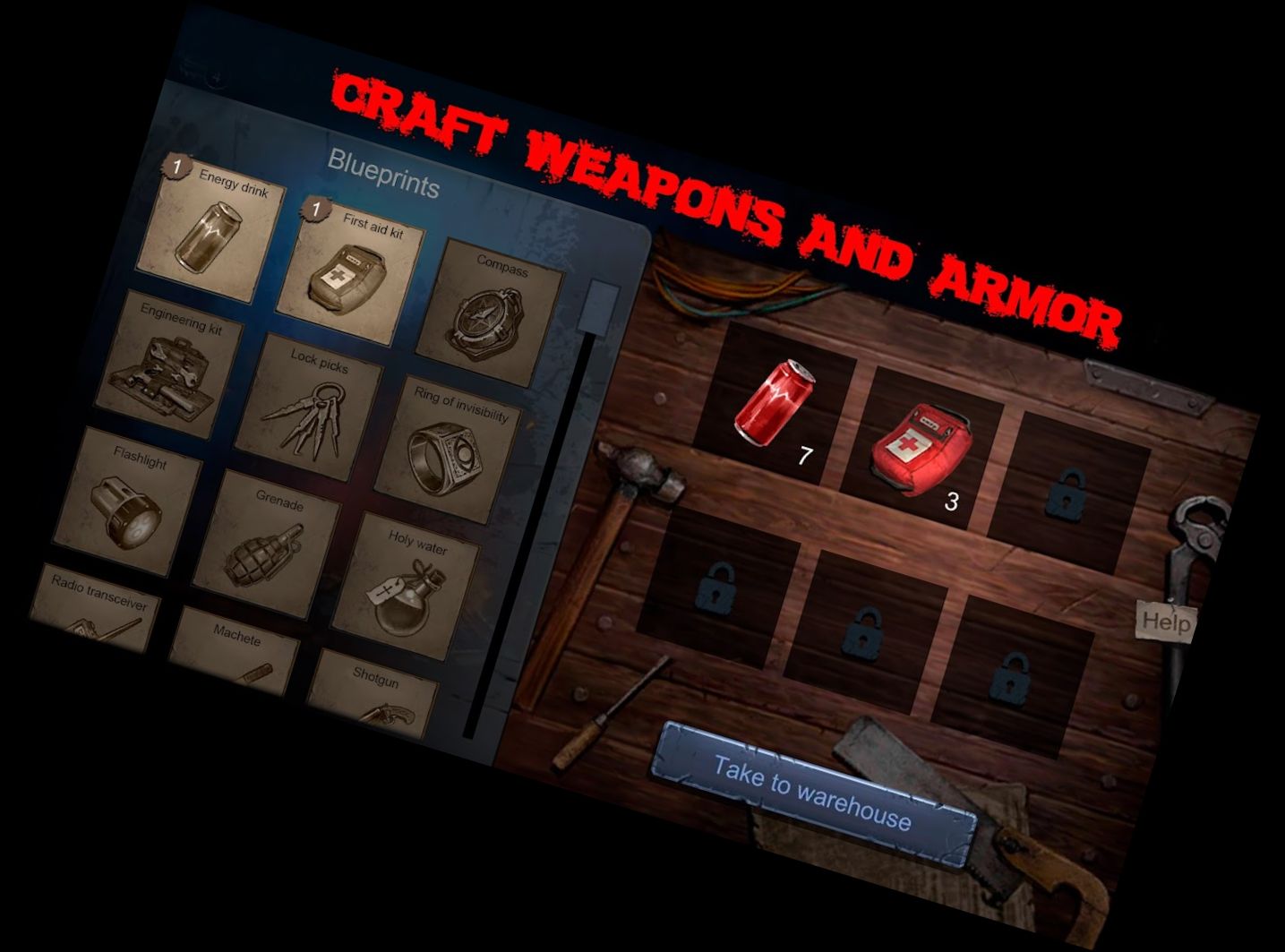1285x952 pixels.
Task: Select the Shotgun blueprint
Action: [x=376, y=703]
